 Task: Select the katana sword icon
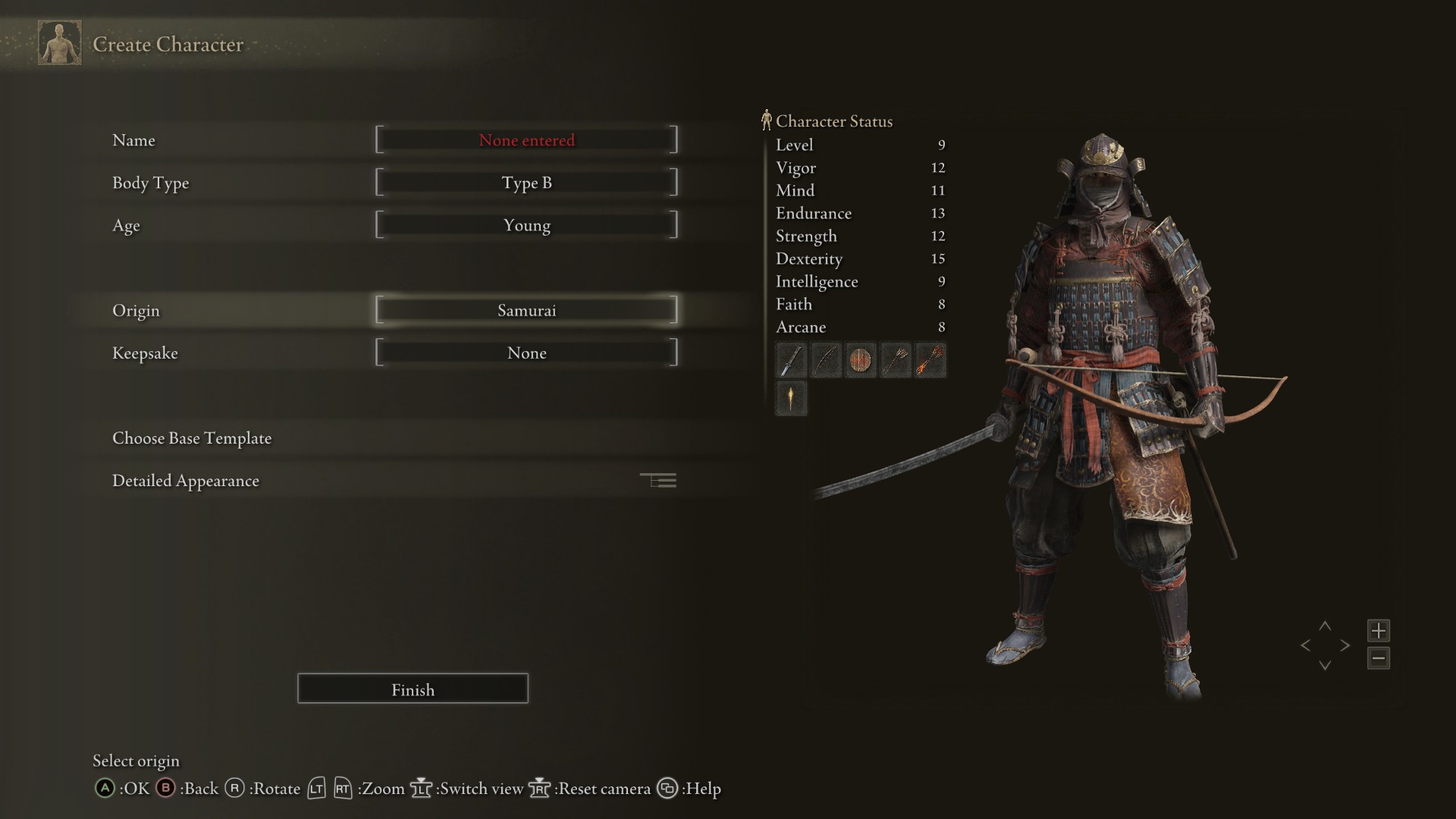790,360
